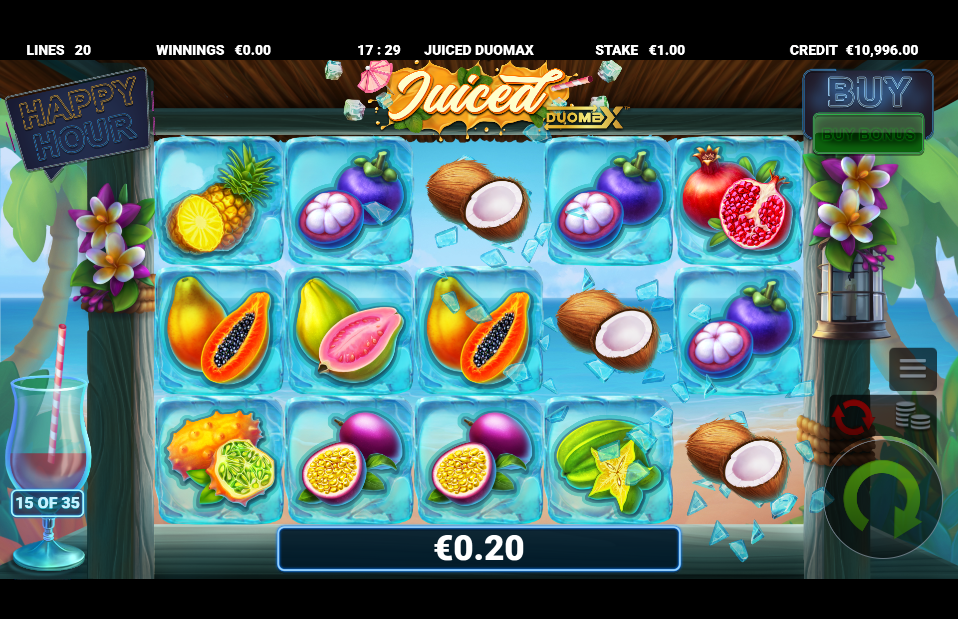The width and height of the screenshot is (958, 619).
Task: Open the hamburger menu
Action: (x=912, y=368)
